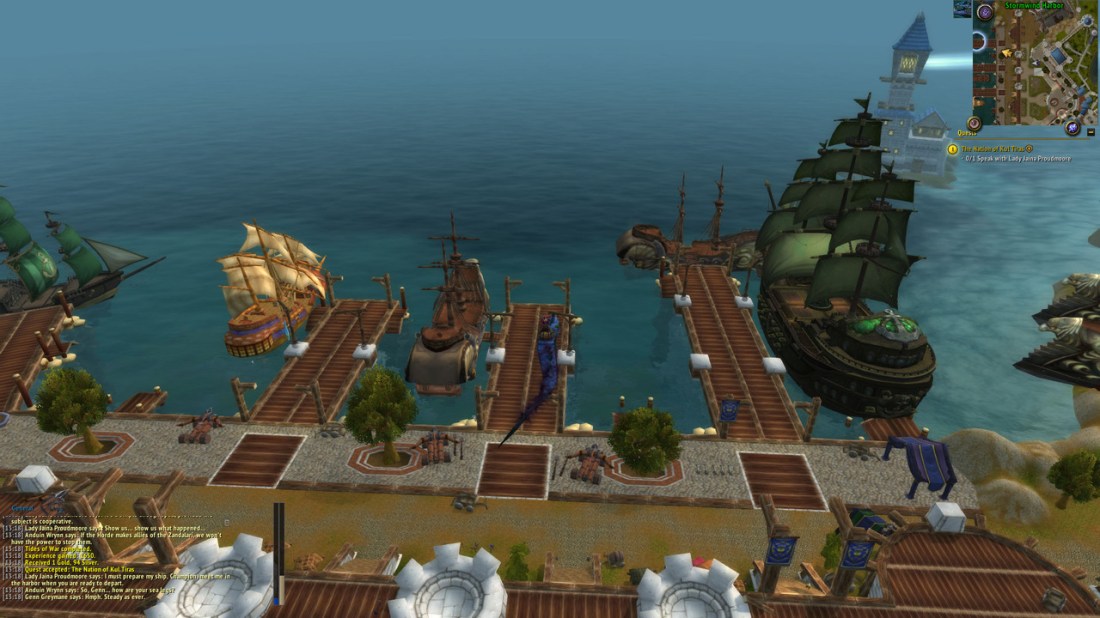Image resolution: width=1100 pixels, height=618 pixels.
Task: Click the purple round button at minimap's lower-right
Action: tap(1072, 128)
